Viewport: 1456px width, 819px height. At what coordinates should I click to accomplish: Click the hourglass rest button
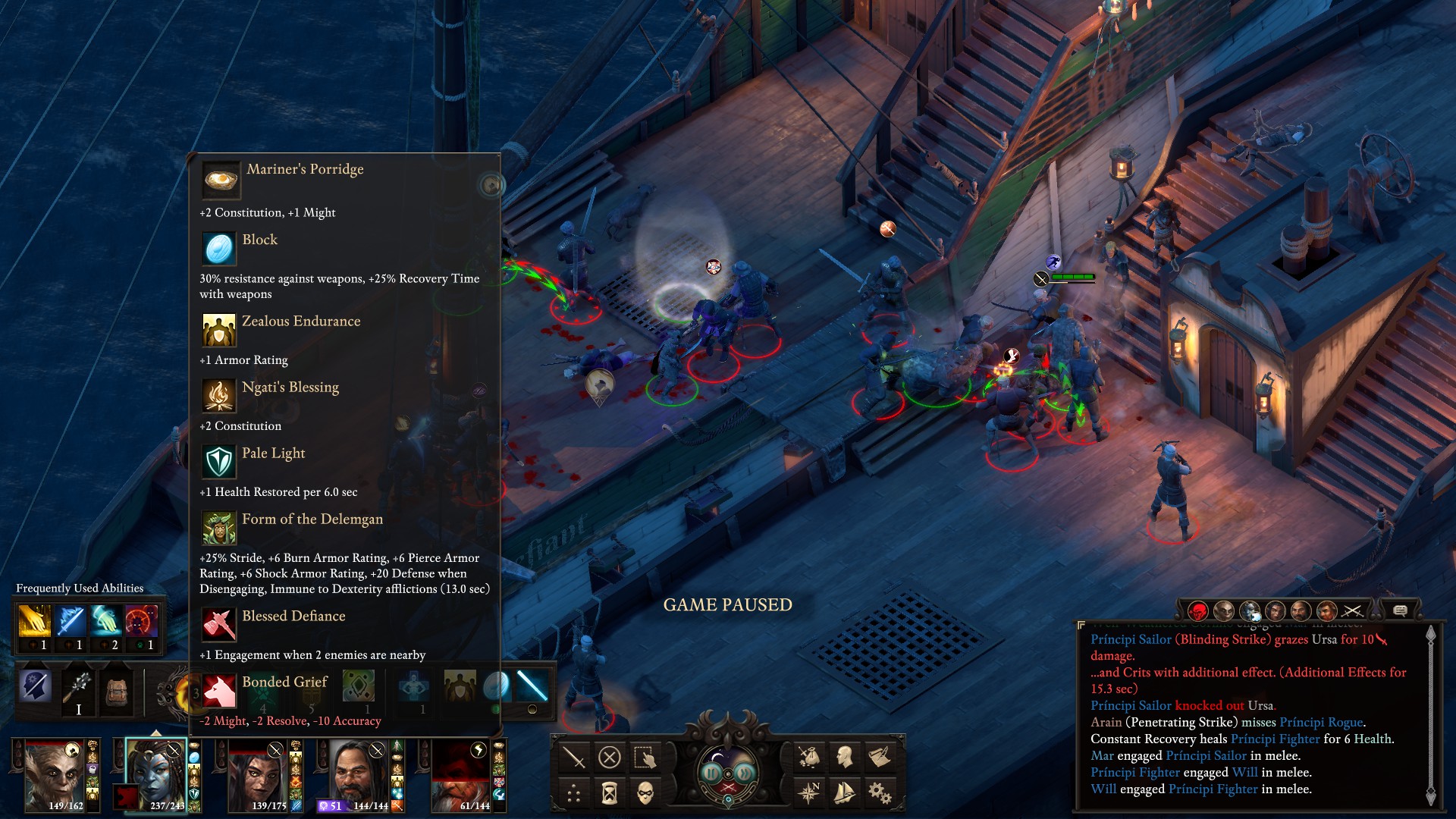pyautogui.click(x=610, y=794)
